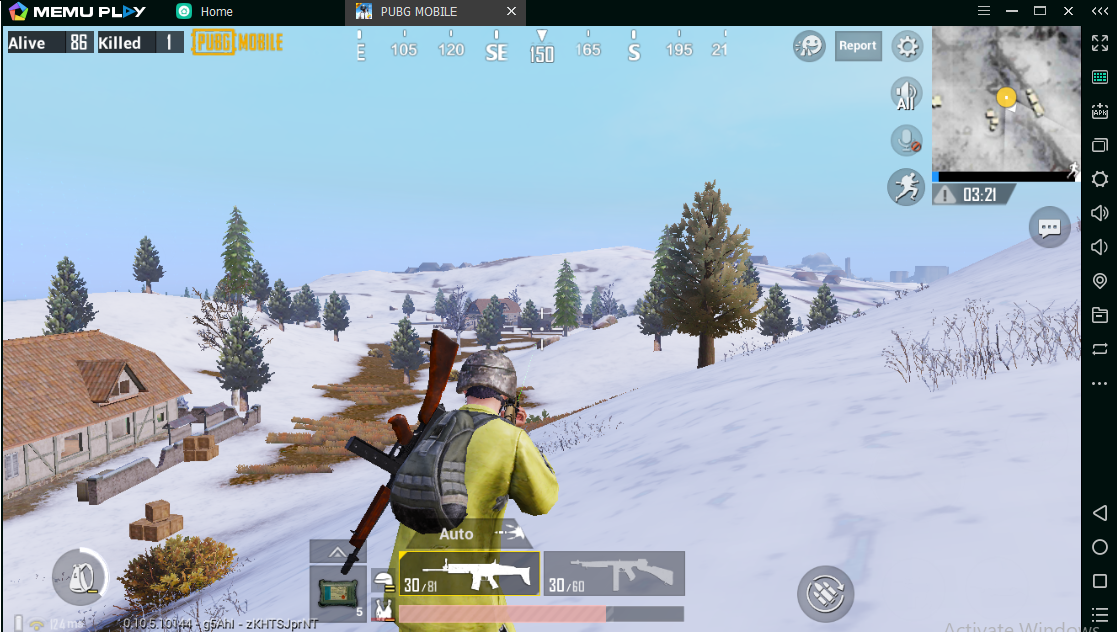The width and height of the screenshot is (1117, 632).
Task: Select the primary assault rifle slot 30/81
Action: (469, 574)
